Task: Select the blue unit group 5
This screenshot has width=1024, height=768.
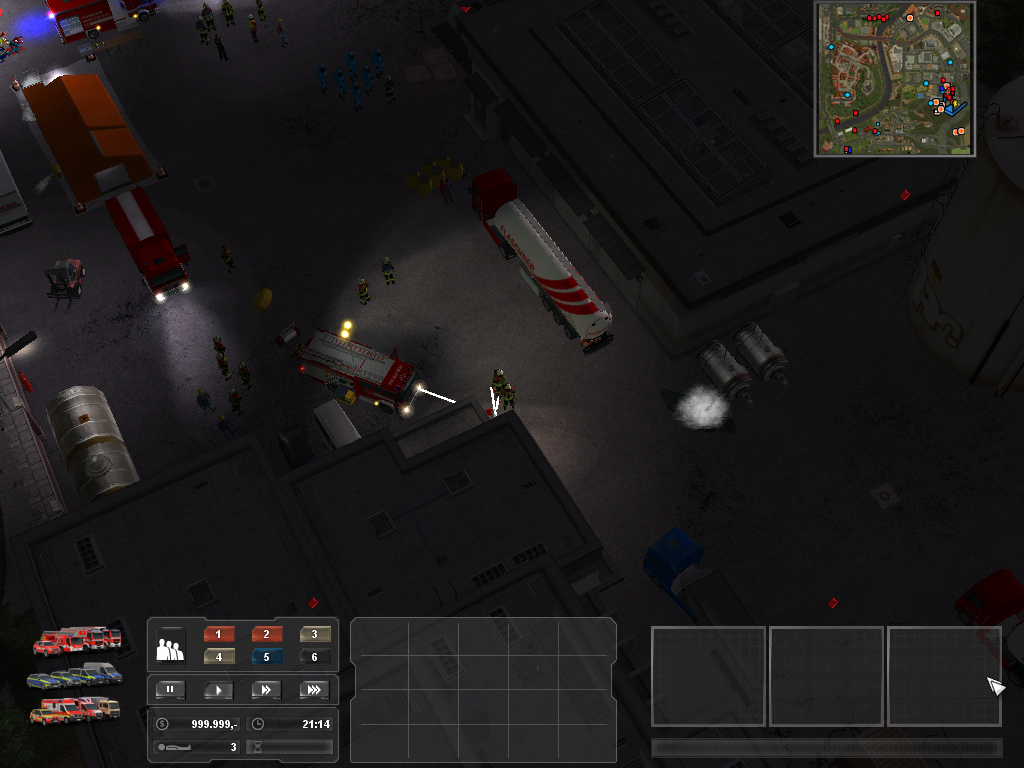Action: point(267,657)
